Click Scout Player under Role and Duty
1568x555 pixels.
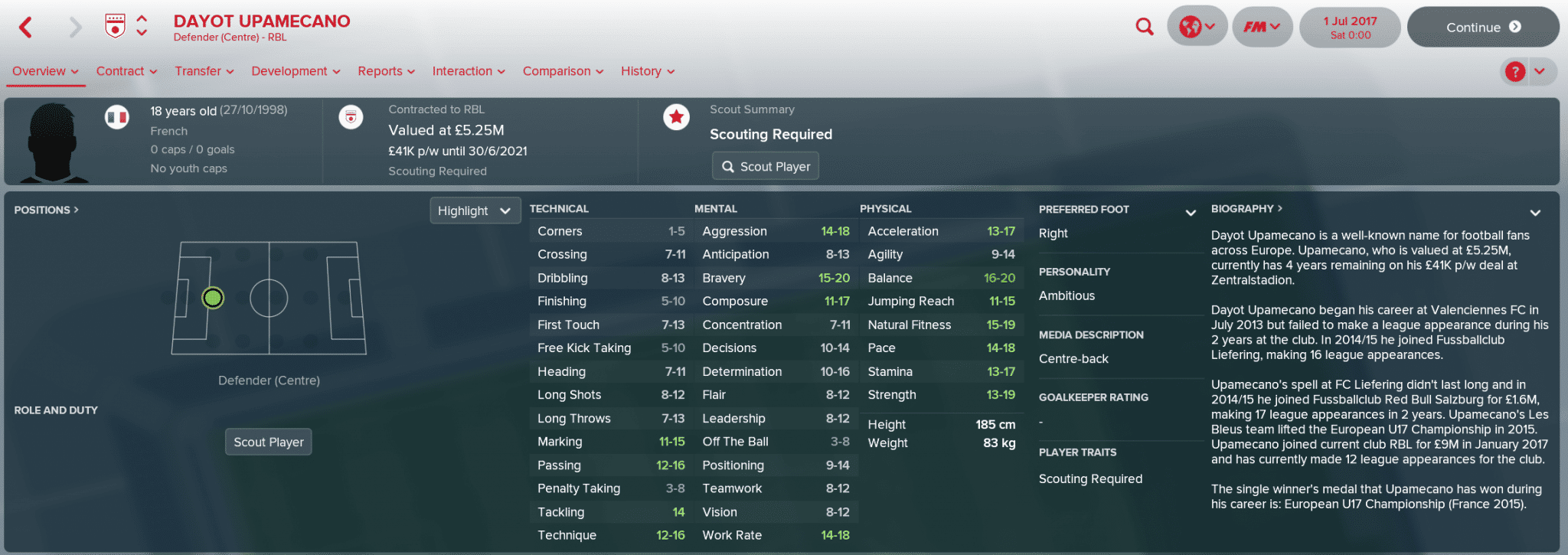coord(269,442)
